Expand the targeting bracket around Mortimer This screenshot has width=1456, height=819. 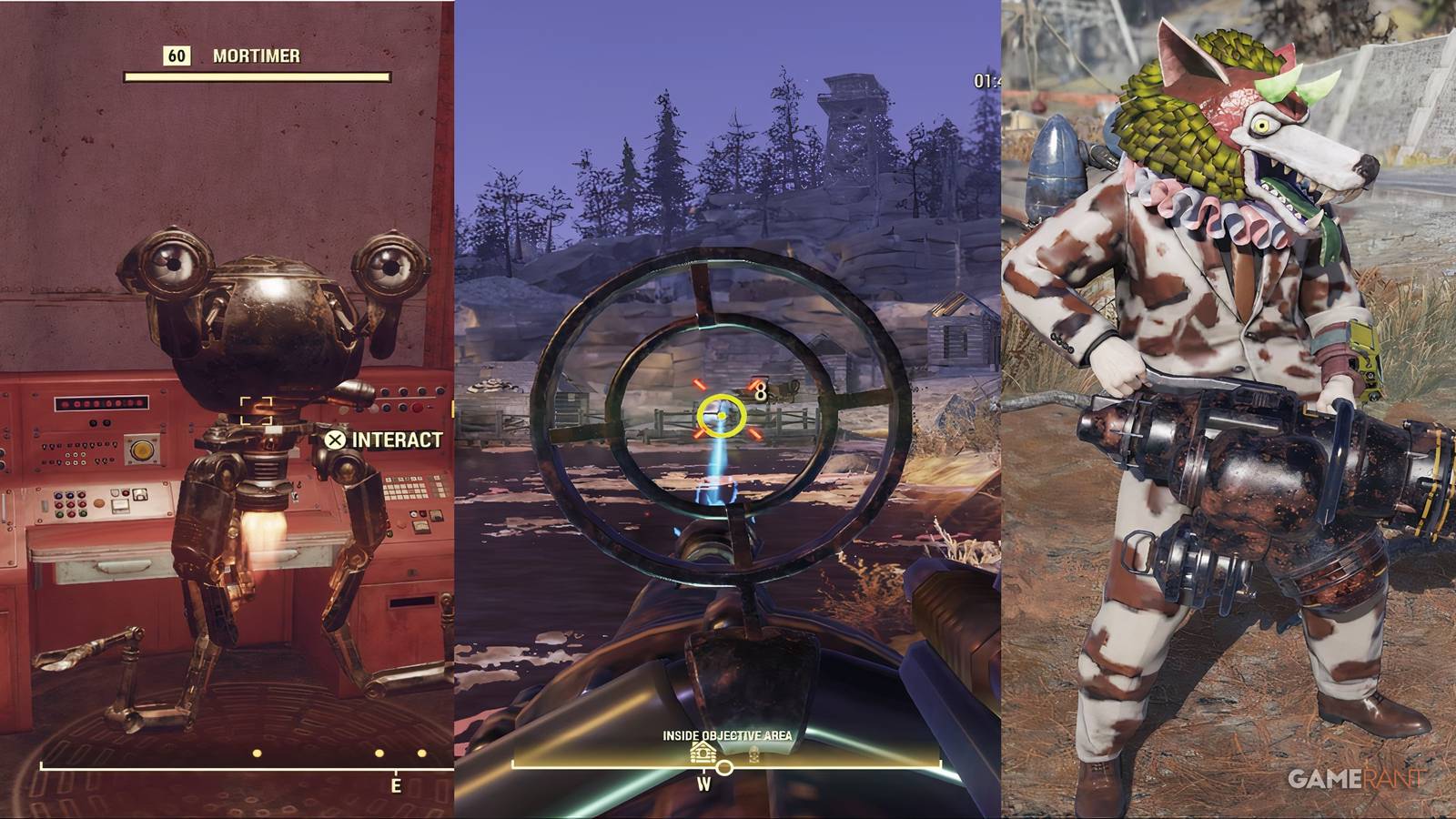[x=256, y=411]
